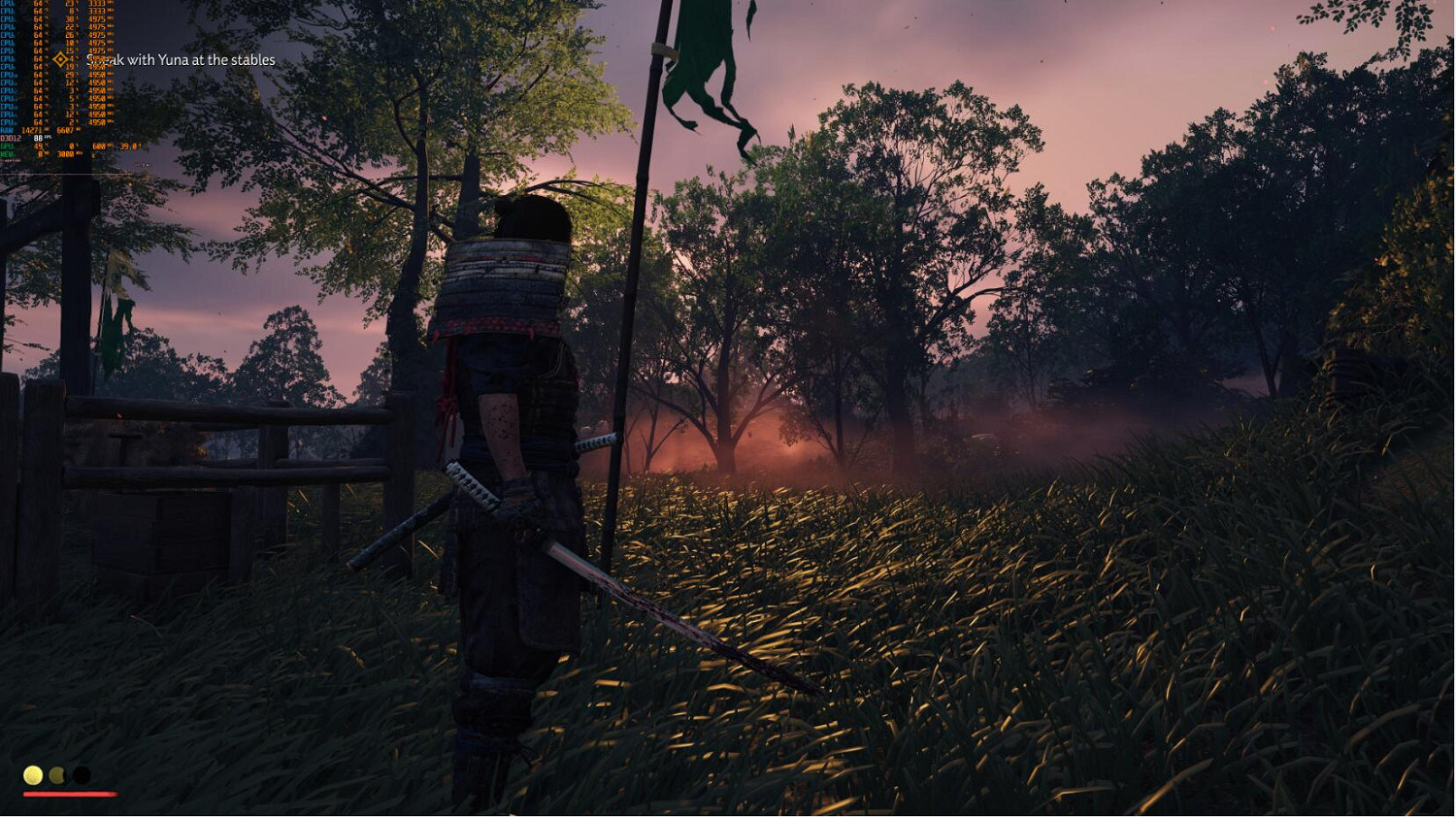Click the 'Speak with Yuna at the stables' objective
Image resolution: width=1456 pixels, height=818 pixels.
[x=182, y=60]
